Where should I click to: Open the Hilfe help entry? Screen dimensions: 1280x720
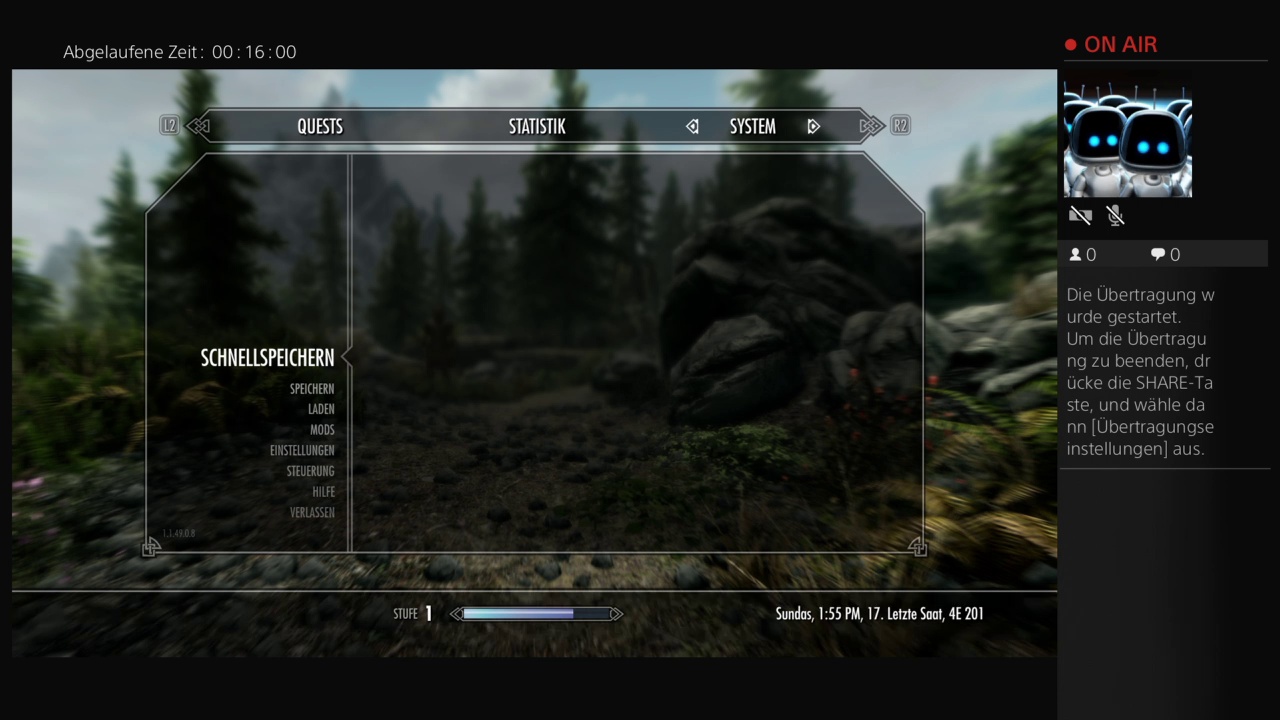(323, 492)
